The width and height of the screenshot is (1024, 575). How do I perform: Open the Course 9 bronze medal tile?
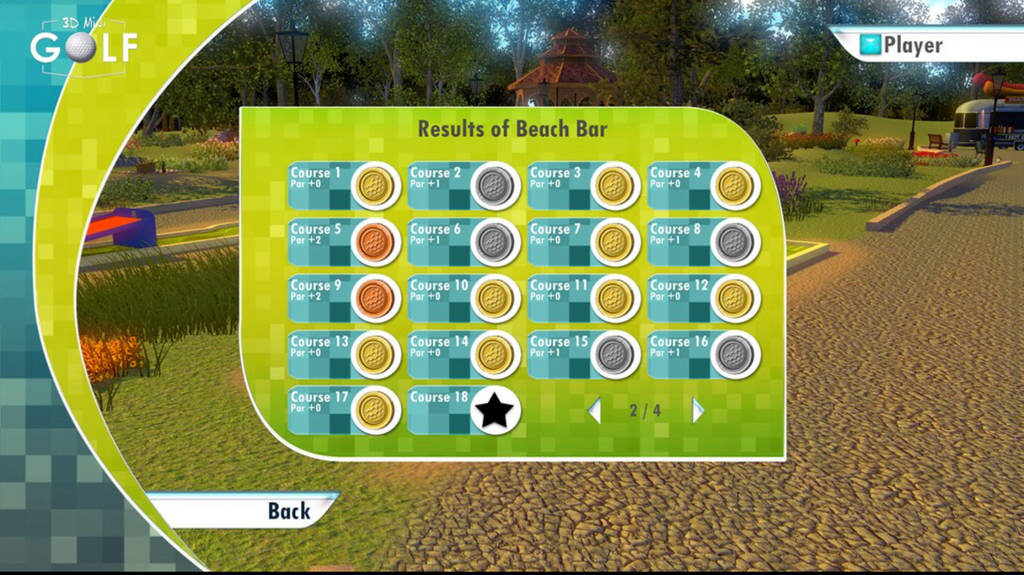tap(343, 297)
